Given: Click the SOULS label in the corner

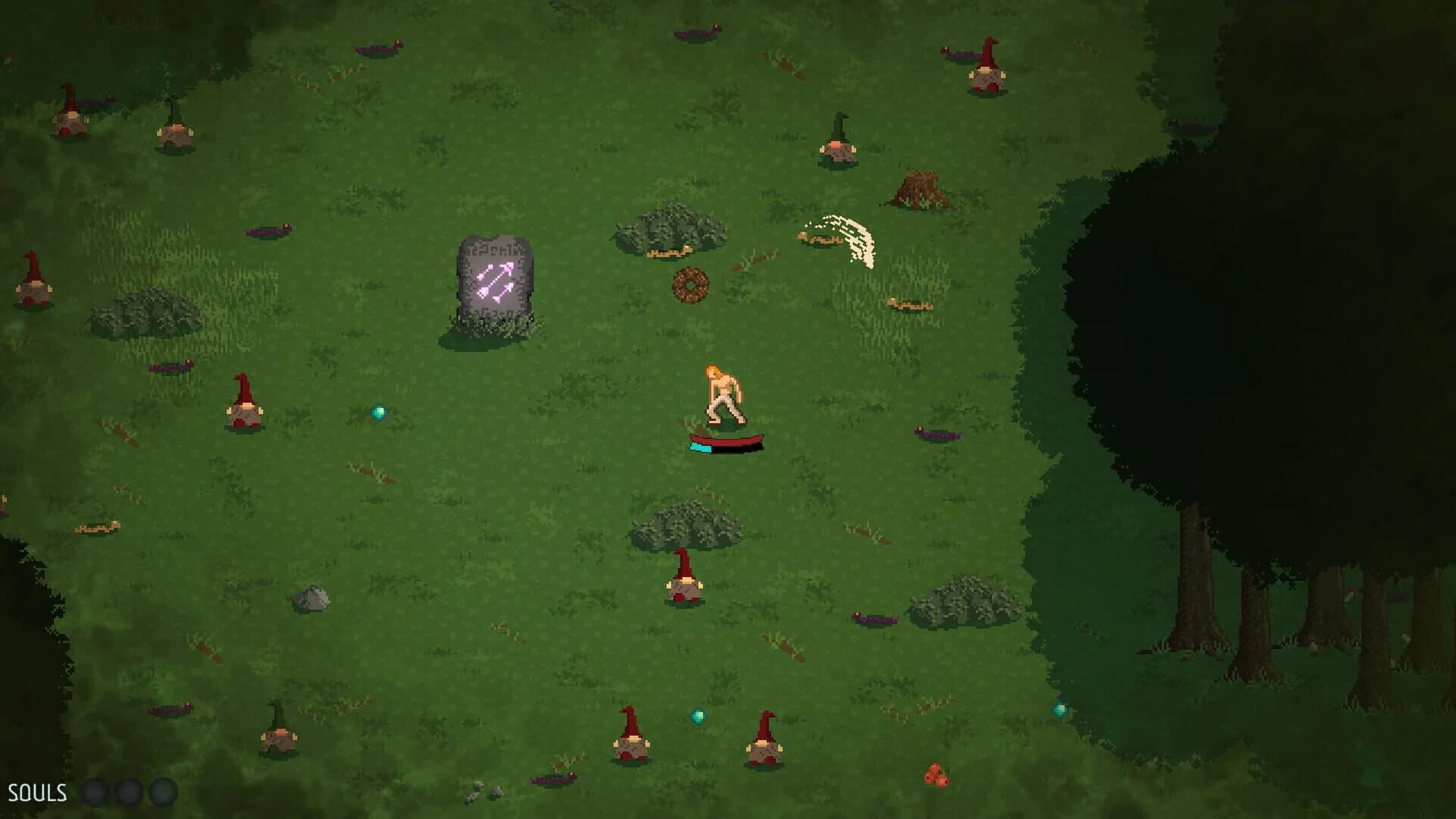Looking at the screenshot, I should click(x=36, y=792).
